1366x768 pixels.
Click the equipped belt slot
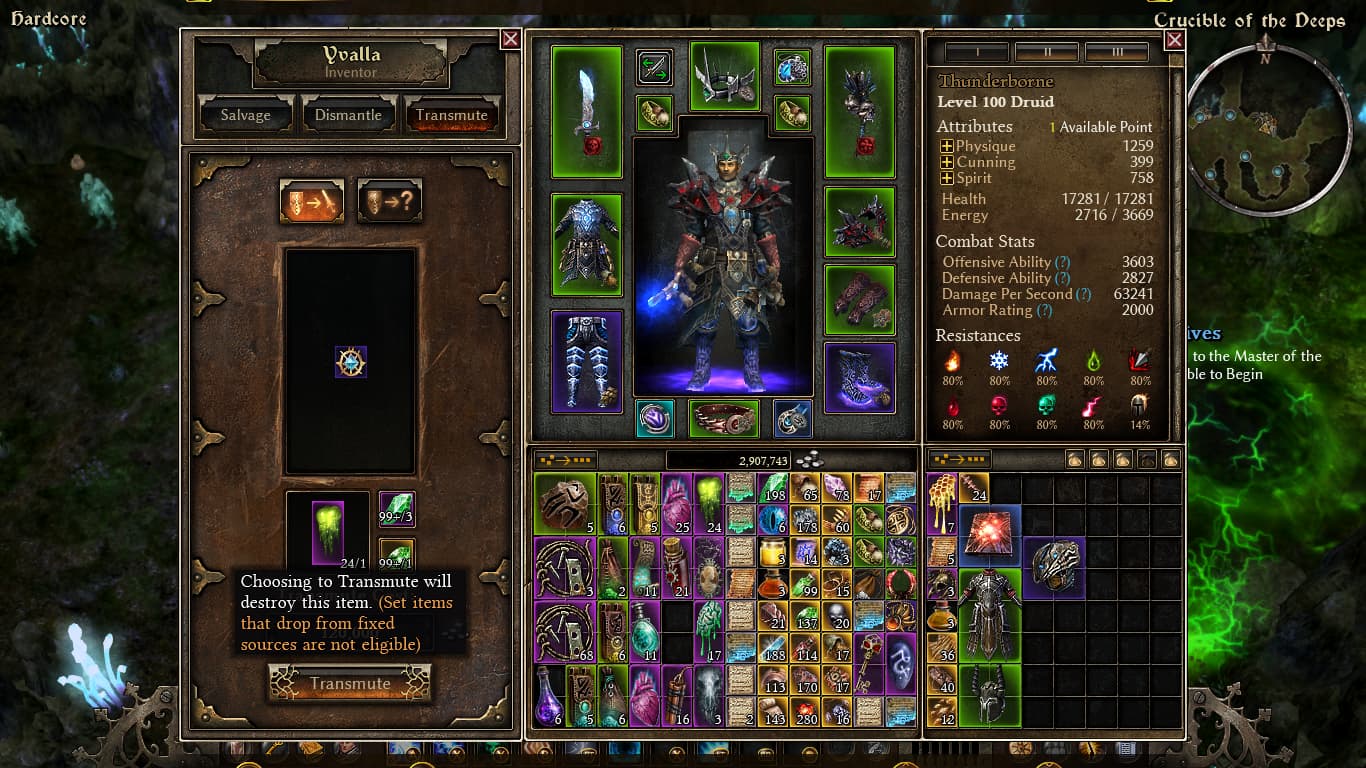(724, 419)
